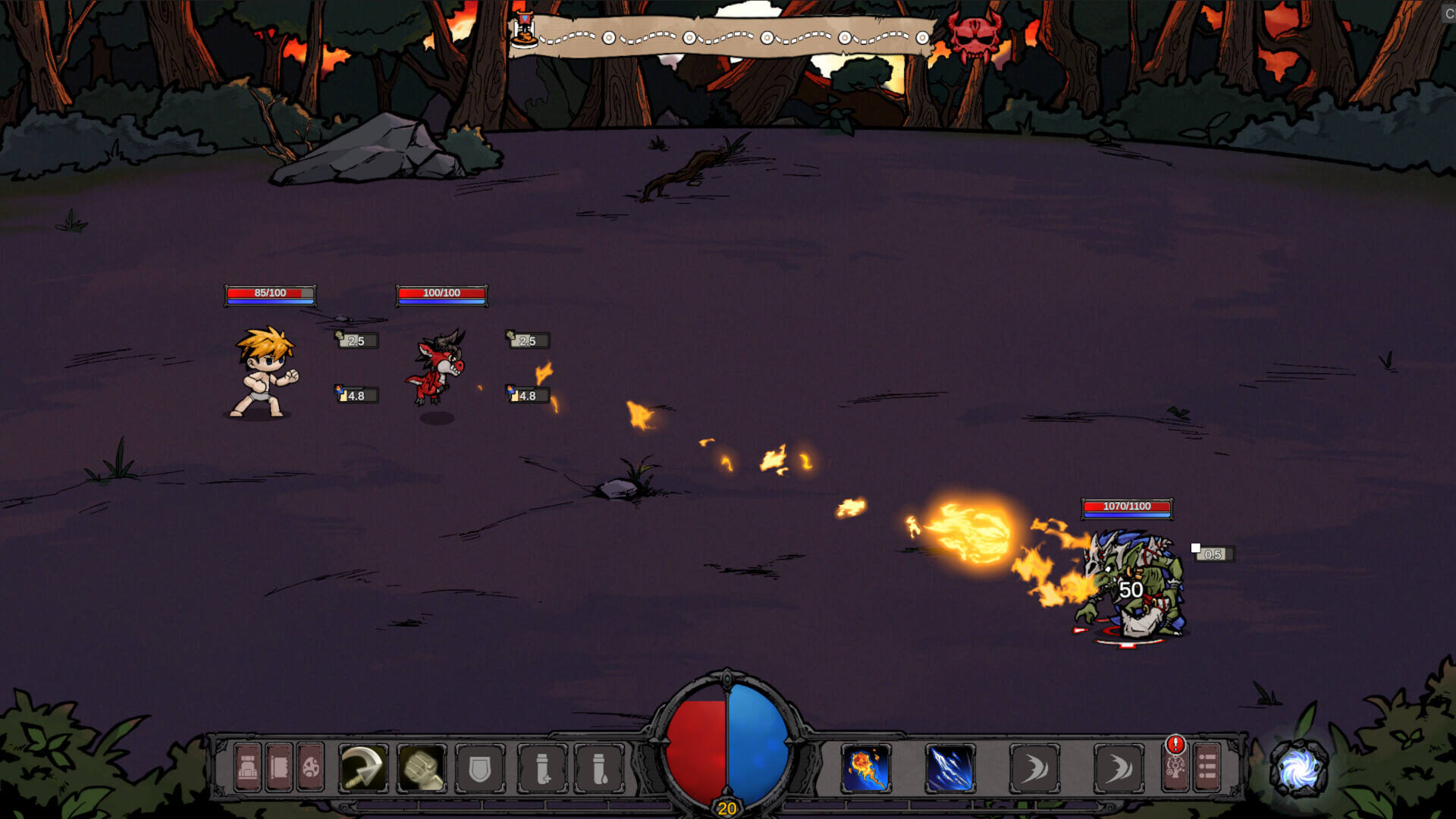The height and width of the screenshot is (819, 1456).
Task: Click the C button in the corner
Action: pyautogui.click(x=1449, y=13)
